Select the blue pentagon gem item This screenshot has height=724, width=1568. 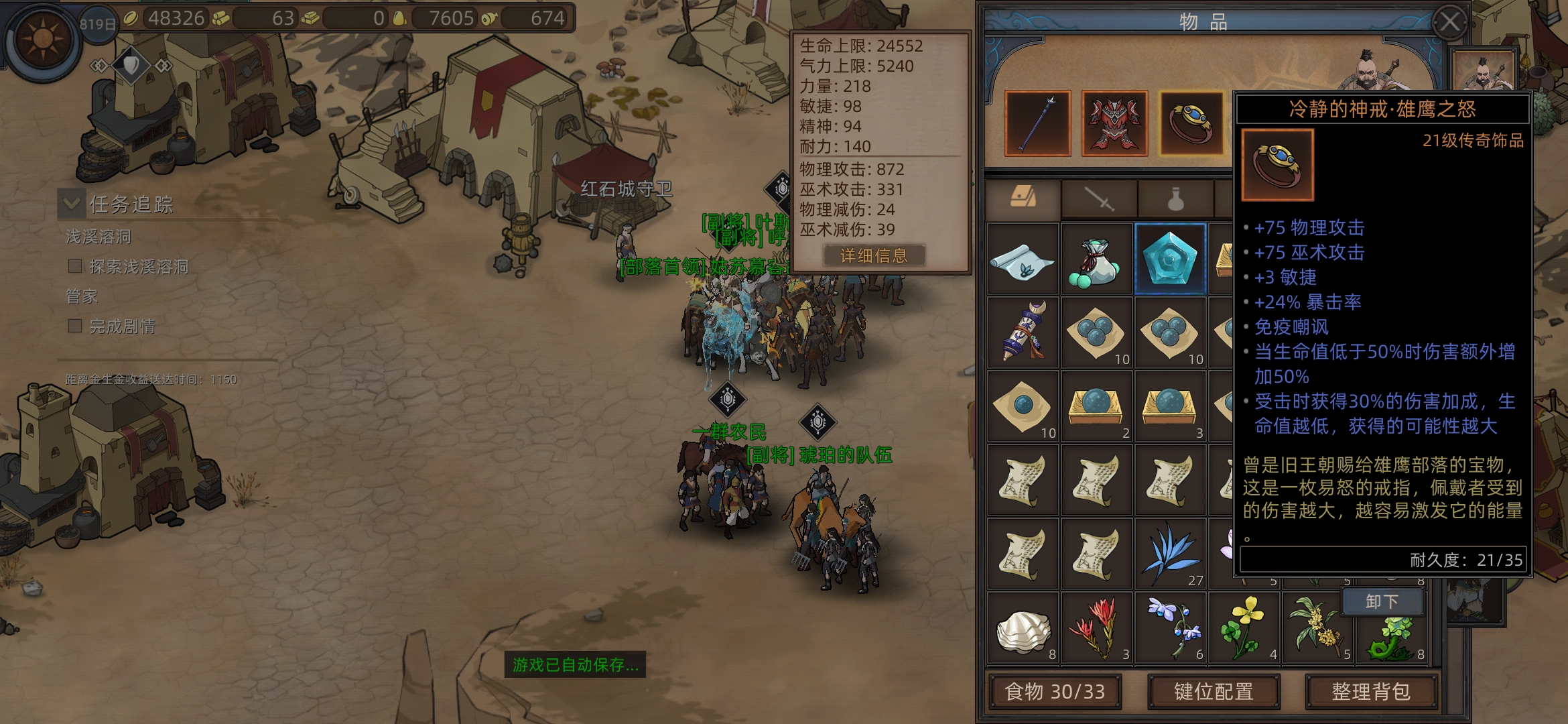(1170, 259)
